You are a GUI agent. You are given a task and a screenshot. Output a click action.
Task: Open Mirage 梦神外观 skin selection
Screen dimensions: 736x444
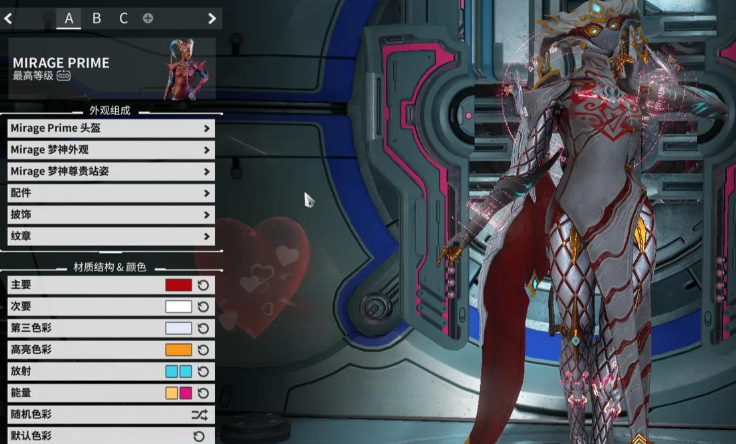[111, 150]
